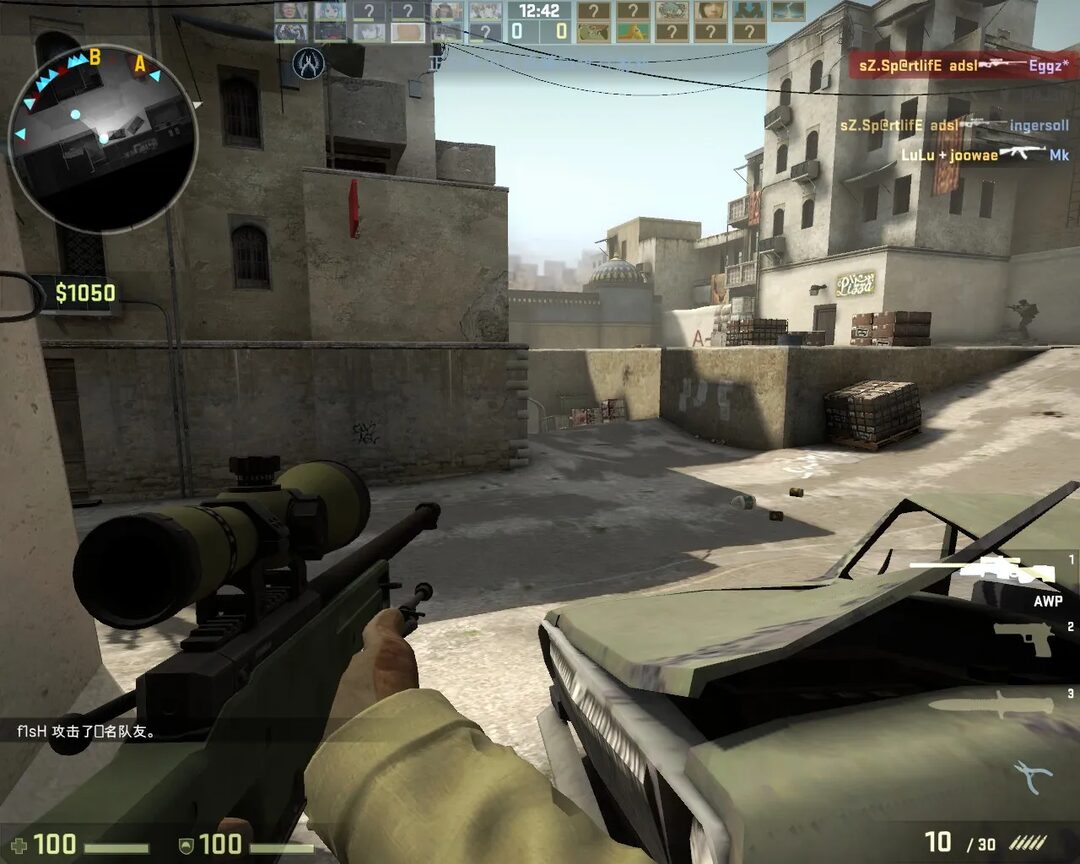Click the counter-terrorist team emblem icon
The width and height of the screenshot is (1080, 864).
pos(308,65)
